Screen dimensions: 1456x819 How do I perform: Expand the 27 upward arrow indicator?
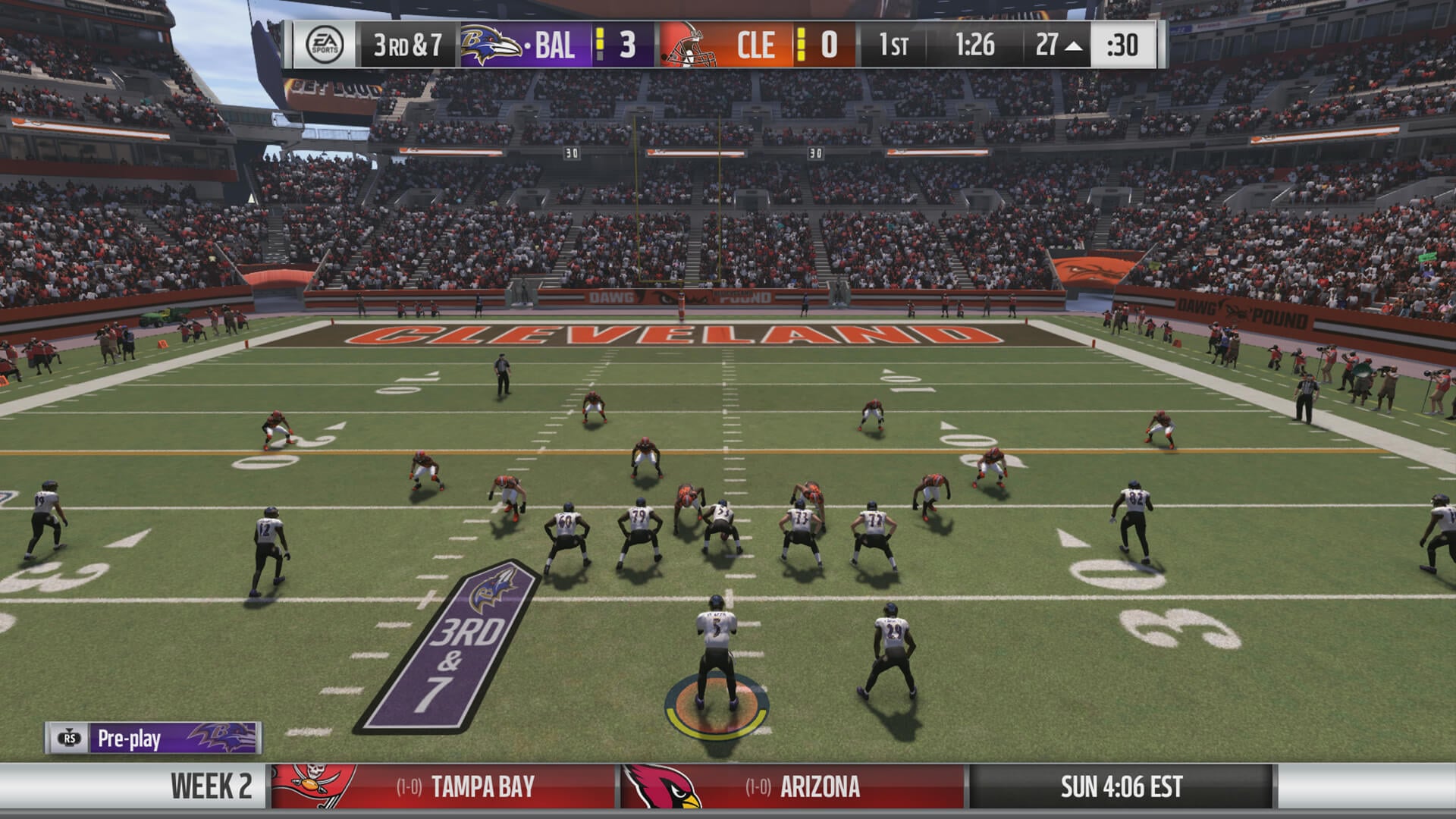(1072, 45)
